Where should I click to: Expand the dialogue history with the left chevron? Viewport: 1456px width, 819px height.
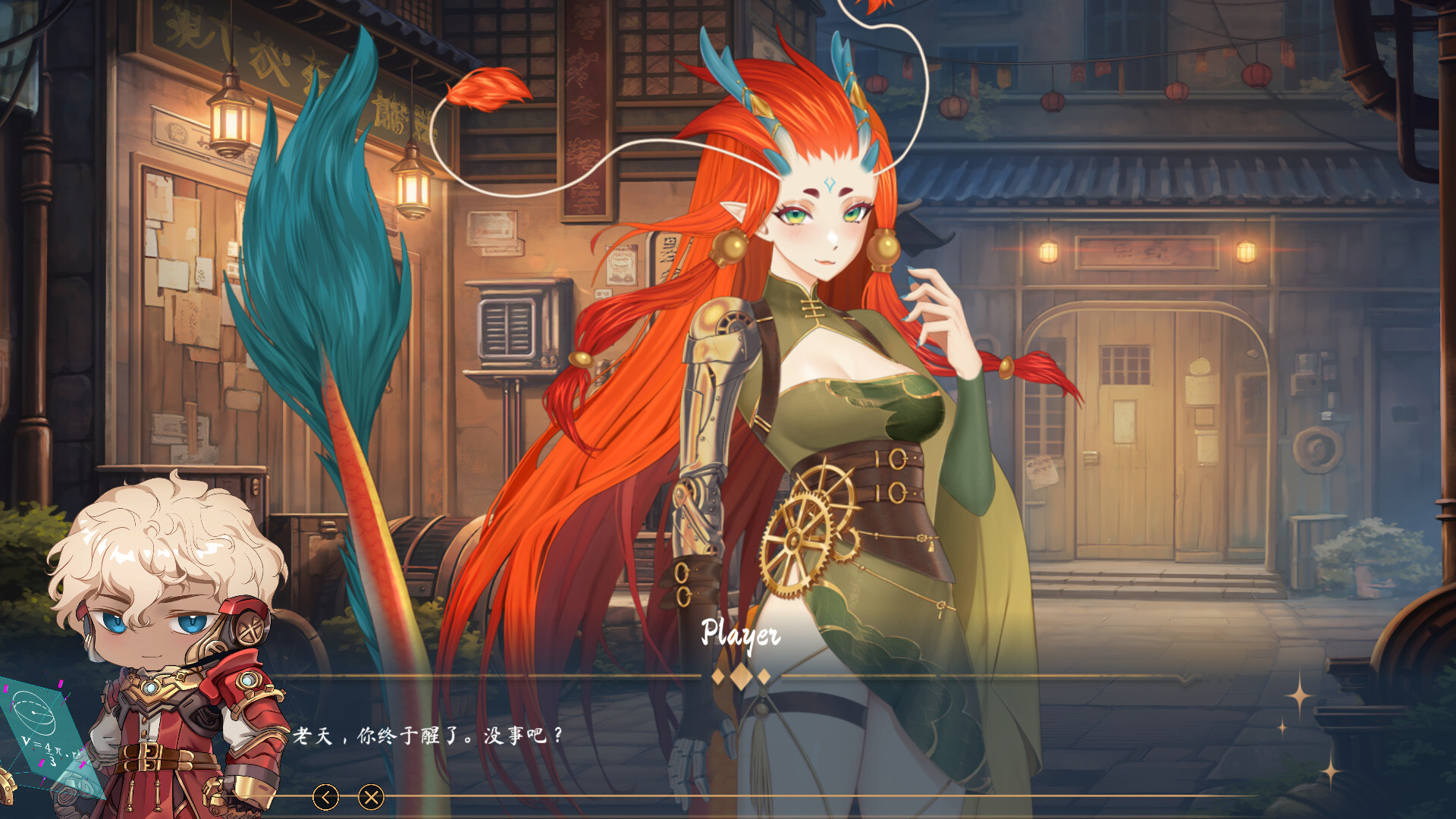click(x=326, y=797)
